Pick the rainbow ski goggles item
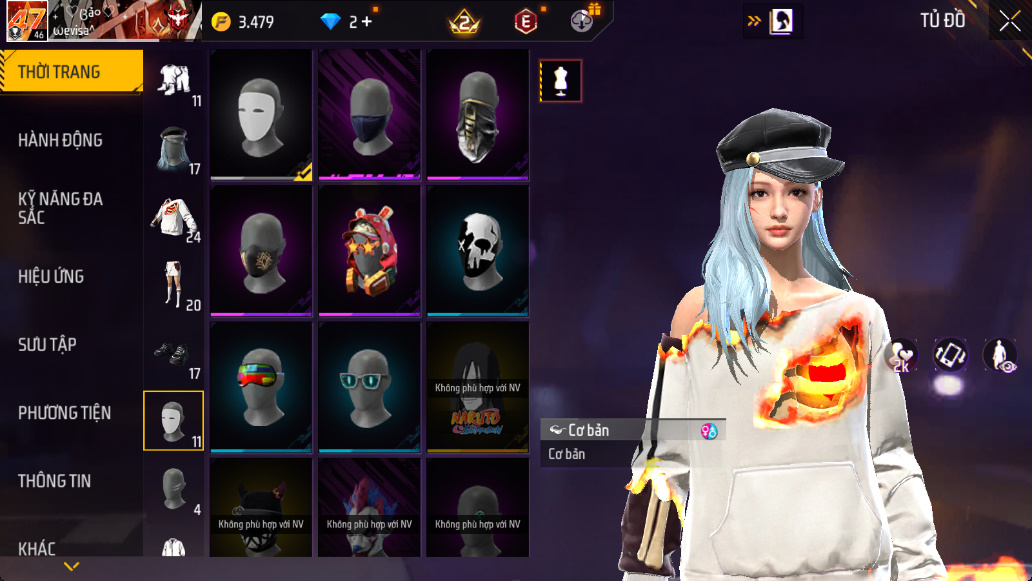1032x581 pixels. tap(261, 386)
